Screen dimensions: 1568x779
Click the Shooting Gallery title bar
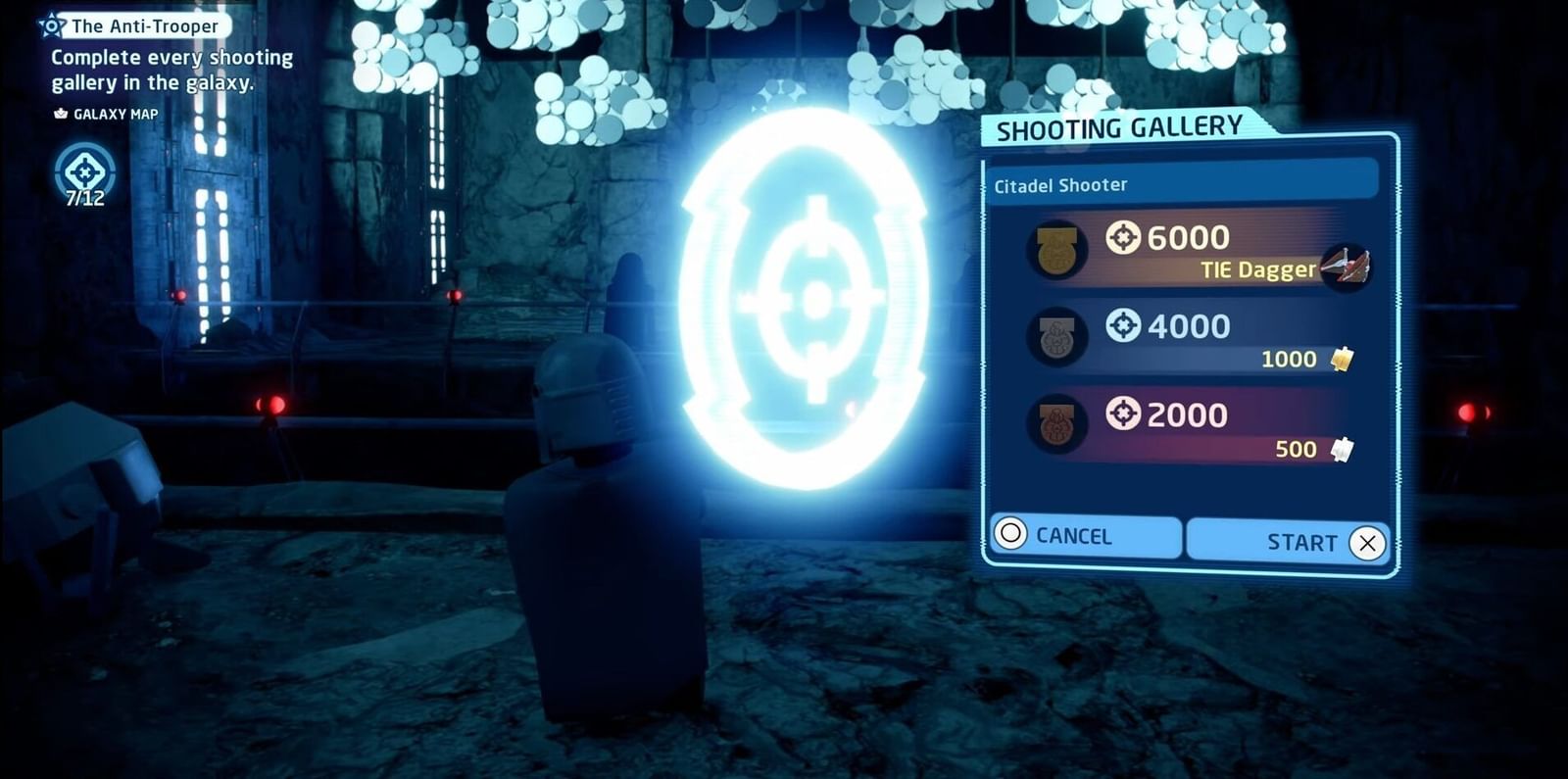(1117, 128)
